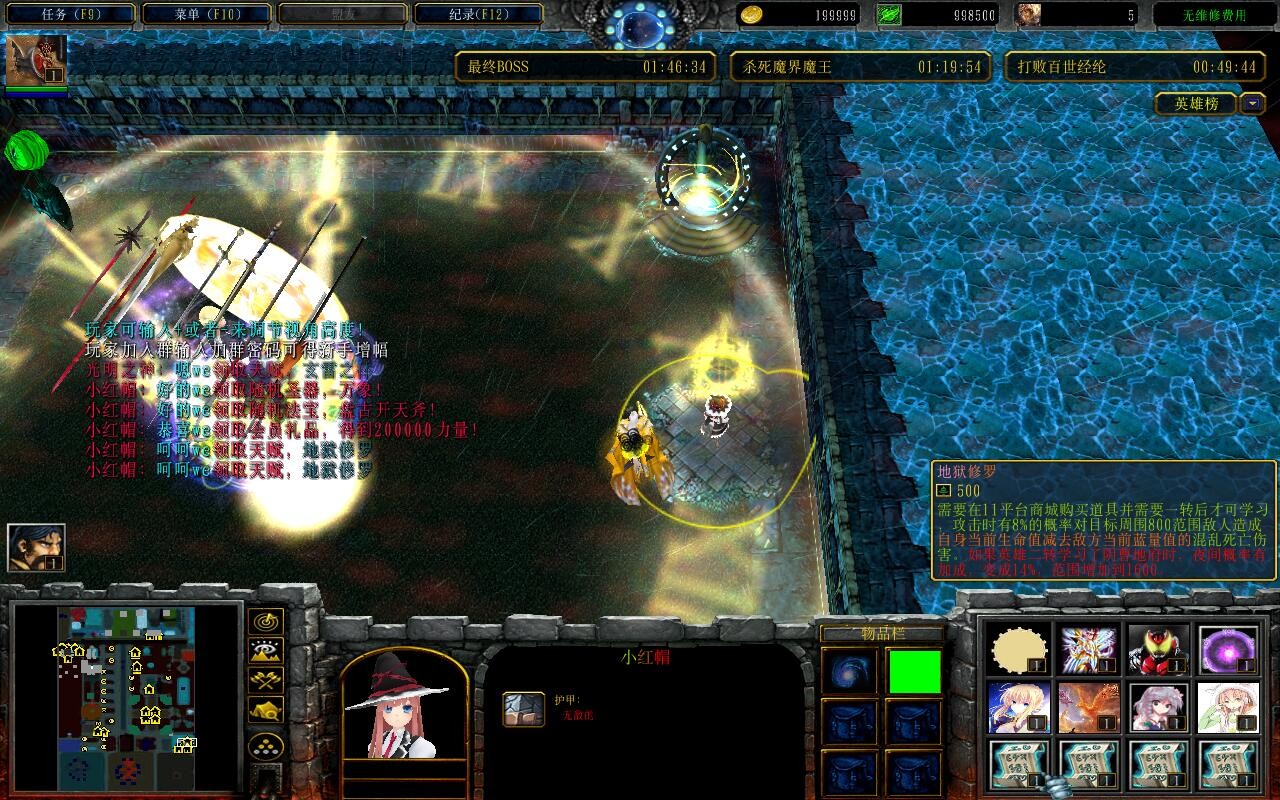Choose the winged golden saint skill icon
Viewport: 1280px width, 800px height.
[x=1089, y=650]
